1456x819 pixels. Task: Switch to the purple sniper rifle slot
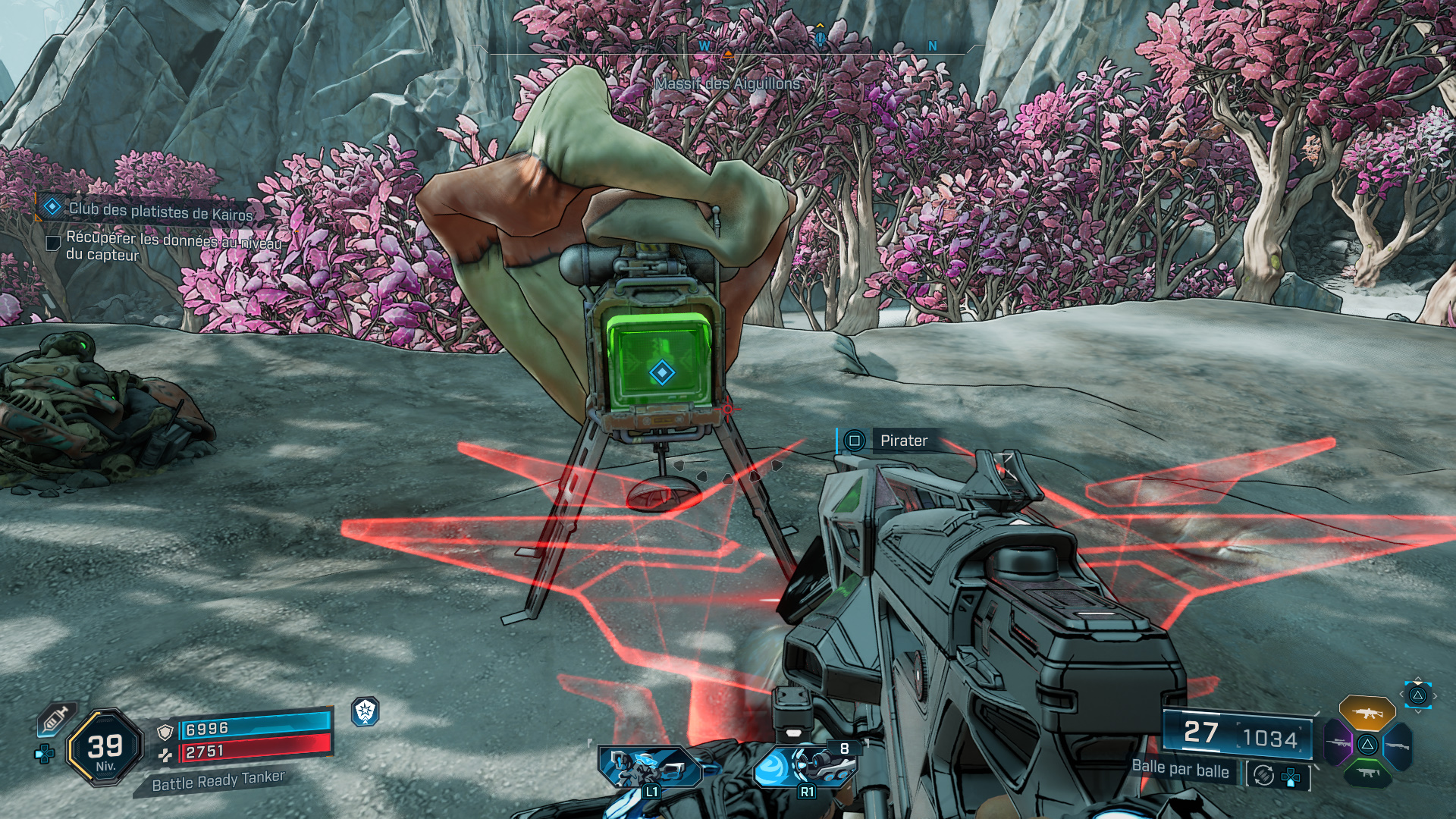point(1338,744)
